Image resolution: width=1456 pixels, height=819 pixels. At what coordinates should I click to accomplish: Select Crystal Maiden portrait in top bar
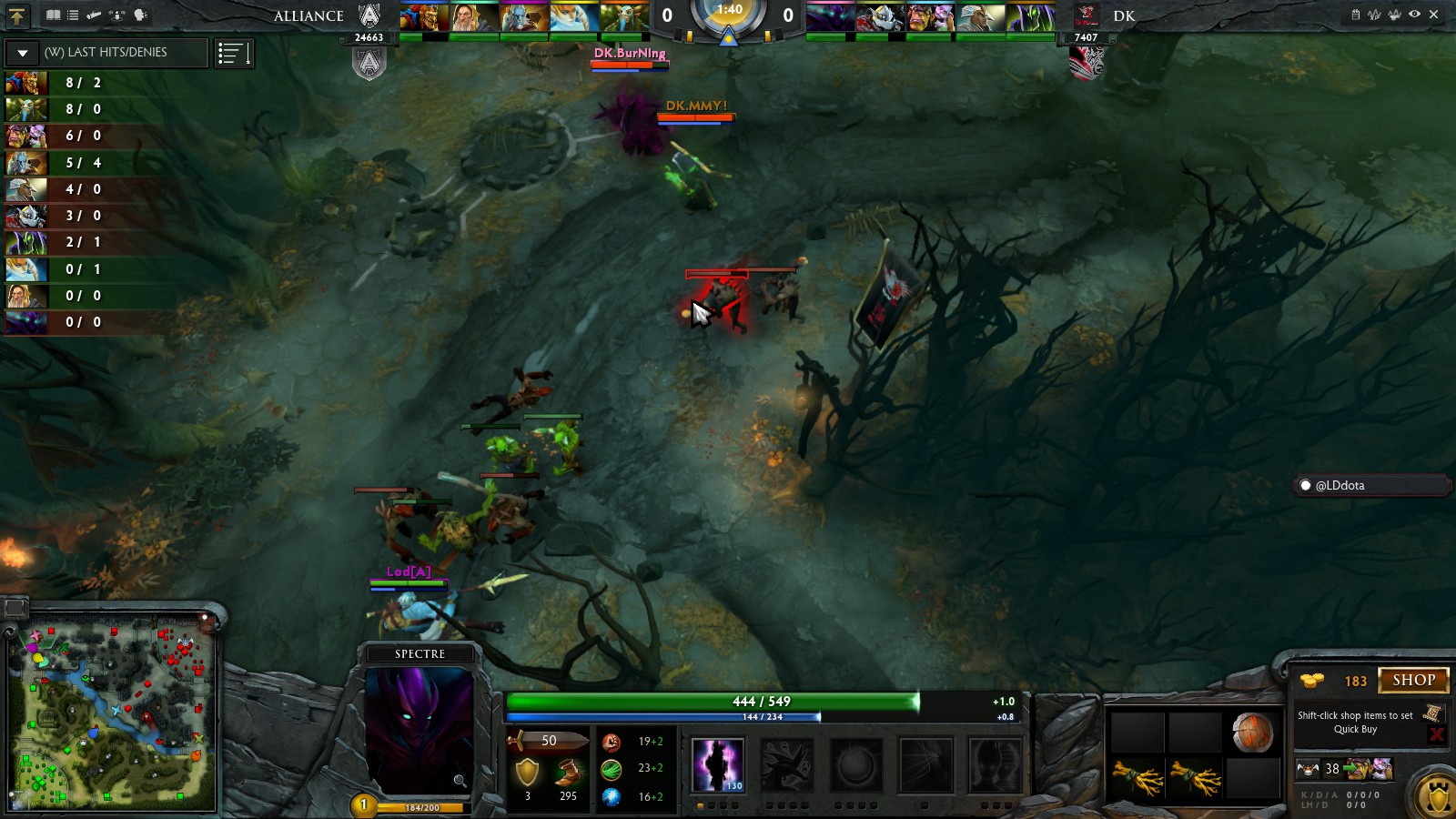(x=574, y=17)
